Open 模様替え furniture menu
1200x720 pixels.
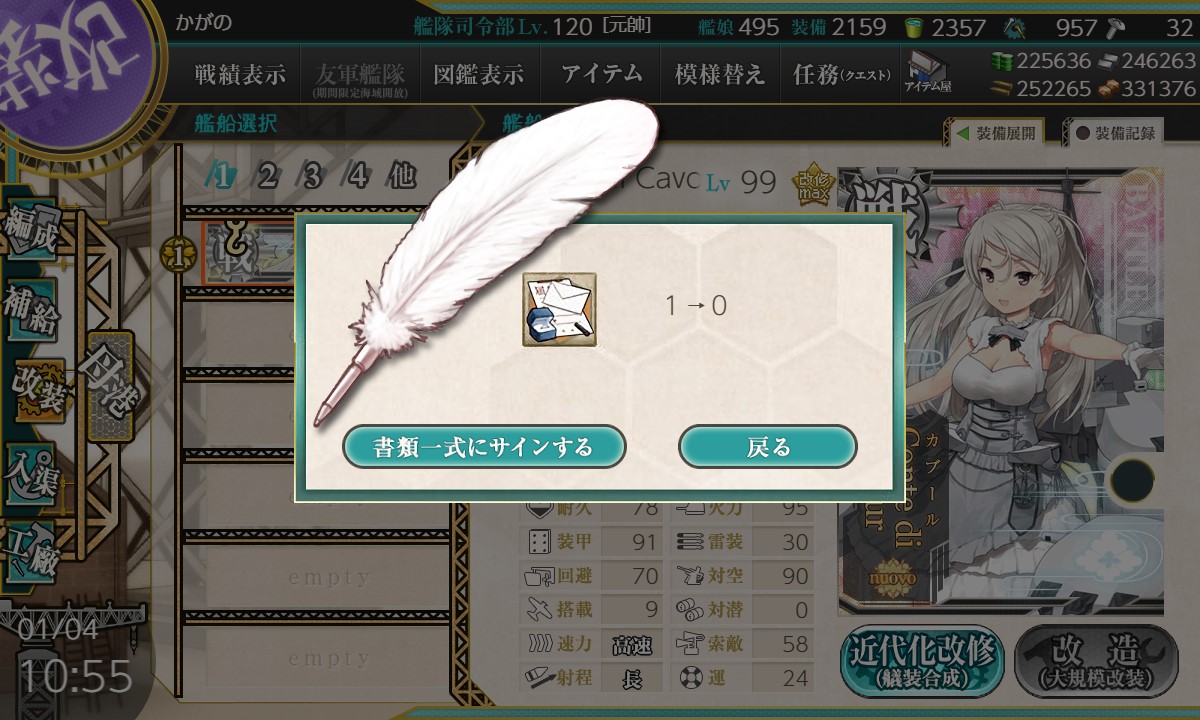(719, 74)
